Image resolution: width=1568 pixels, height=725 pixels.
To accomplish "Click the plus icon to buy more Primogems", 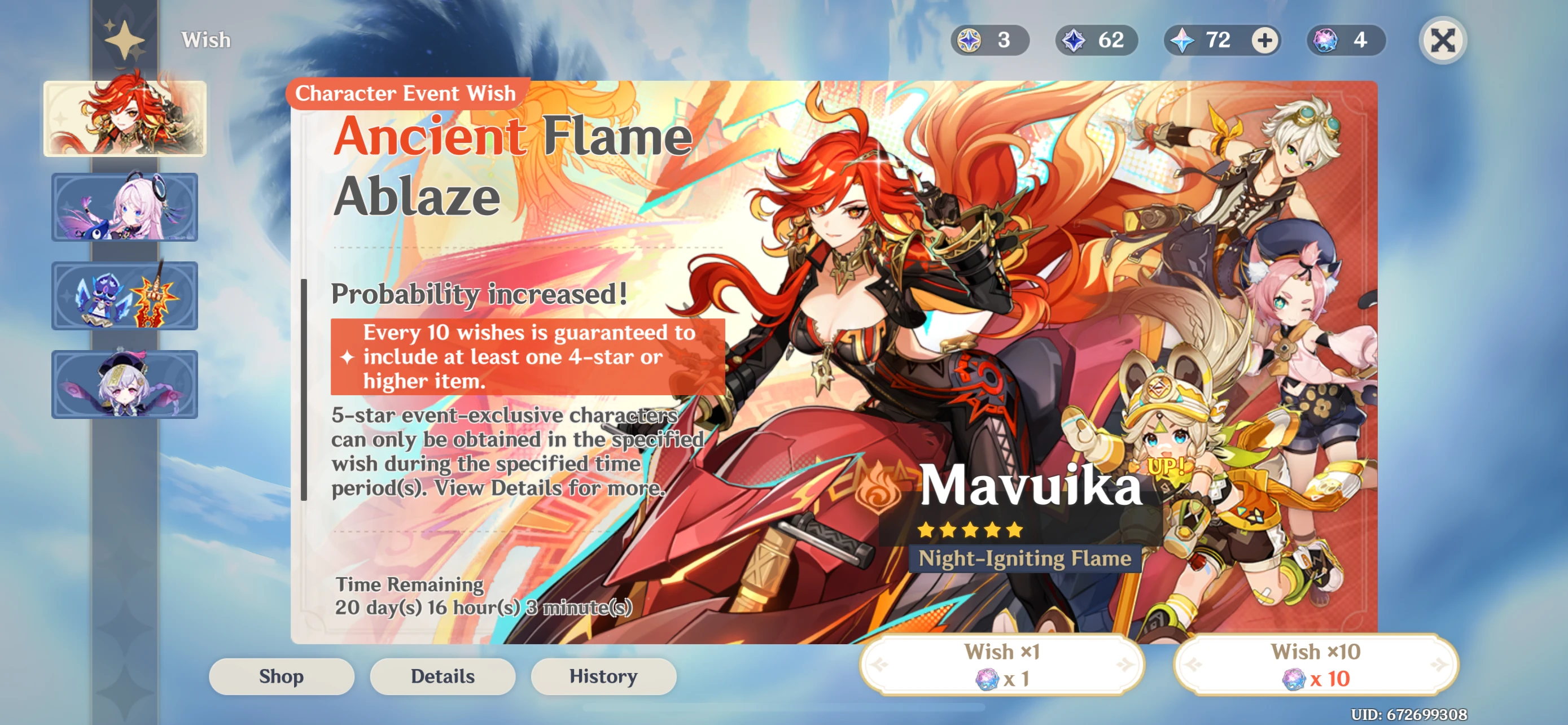I will pyautogui.click(x=1265, y=41).
